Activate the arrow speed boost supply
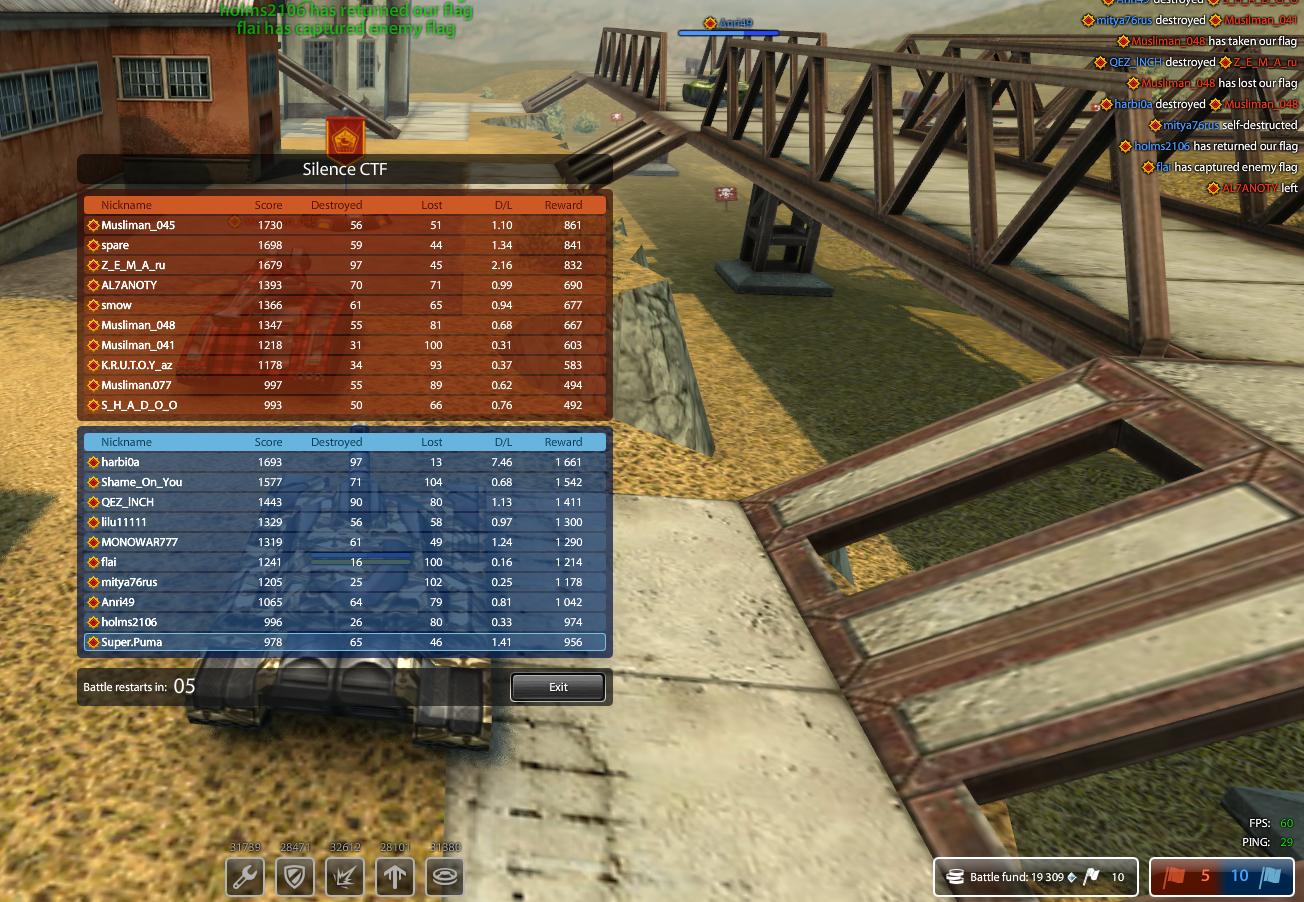 tap(396, 877)
